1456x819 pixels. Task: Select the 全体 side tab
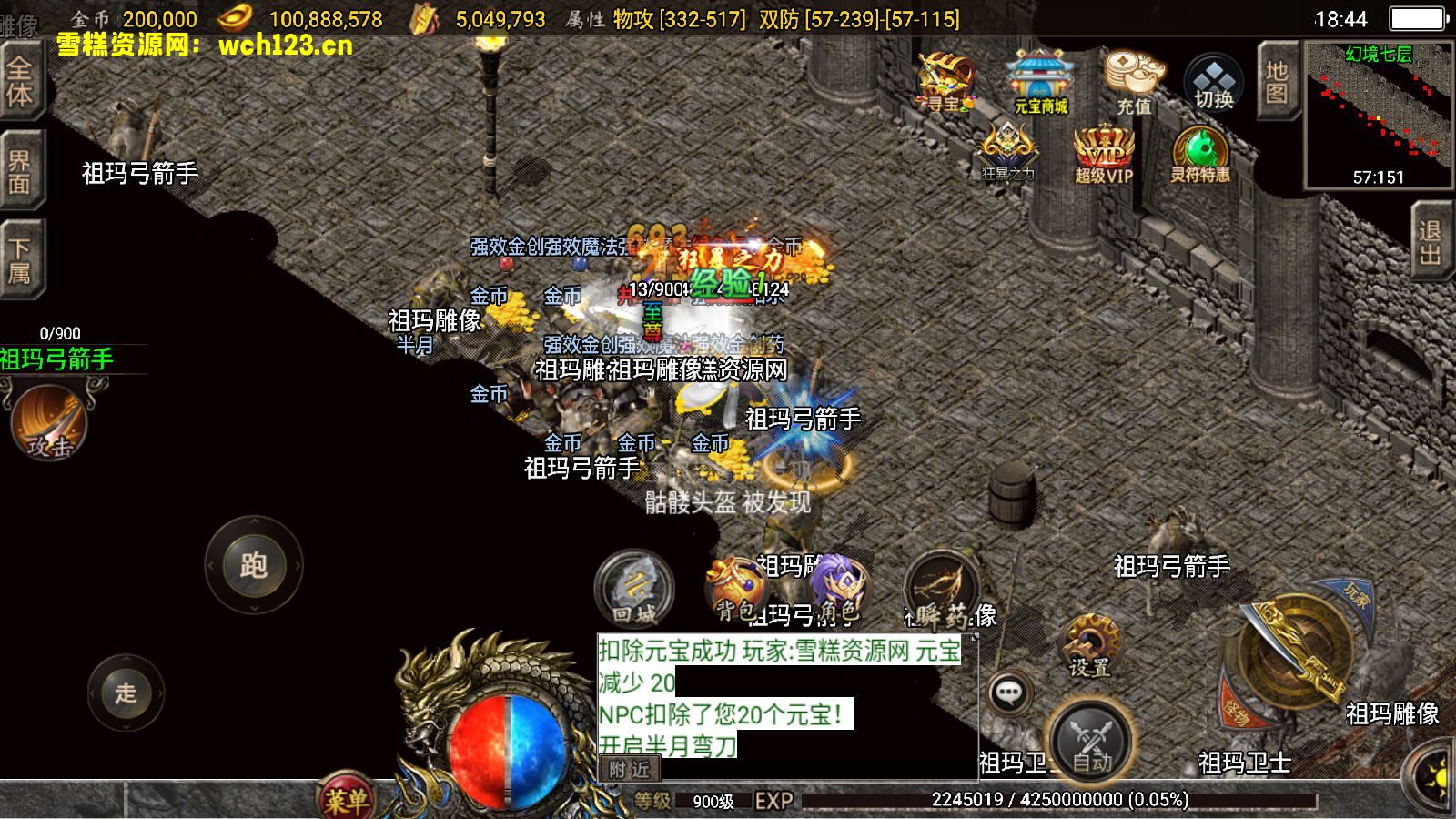click(20, 82)
